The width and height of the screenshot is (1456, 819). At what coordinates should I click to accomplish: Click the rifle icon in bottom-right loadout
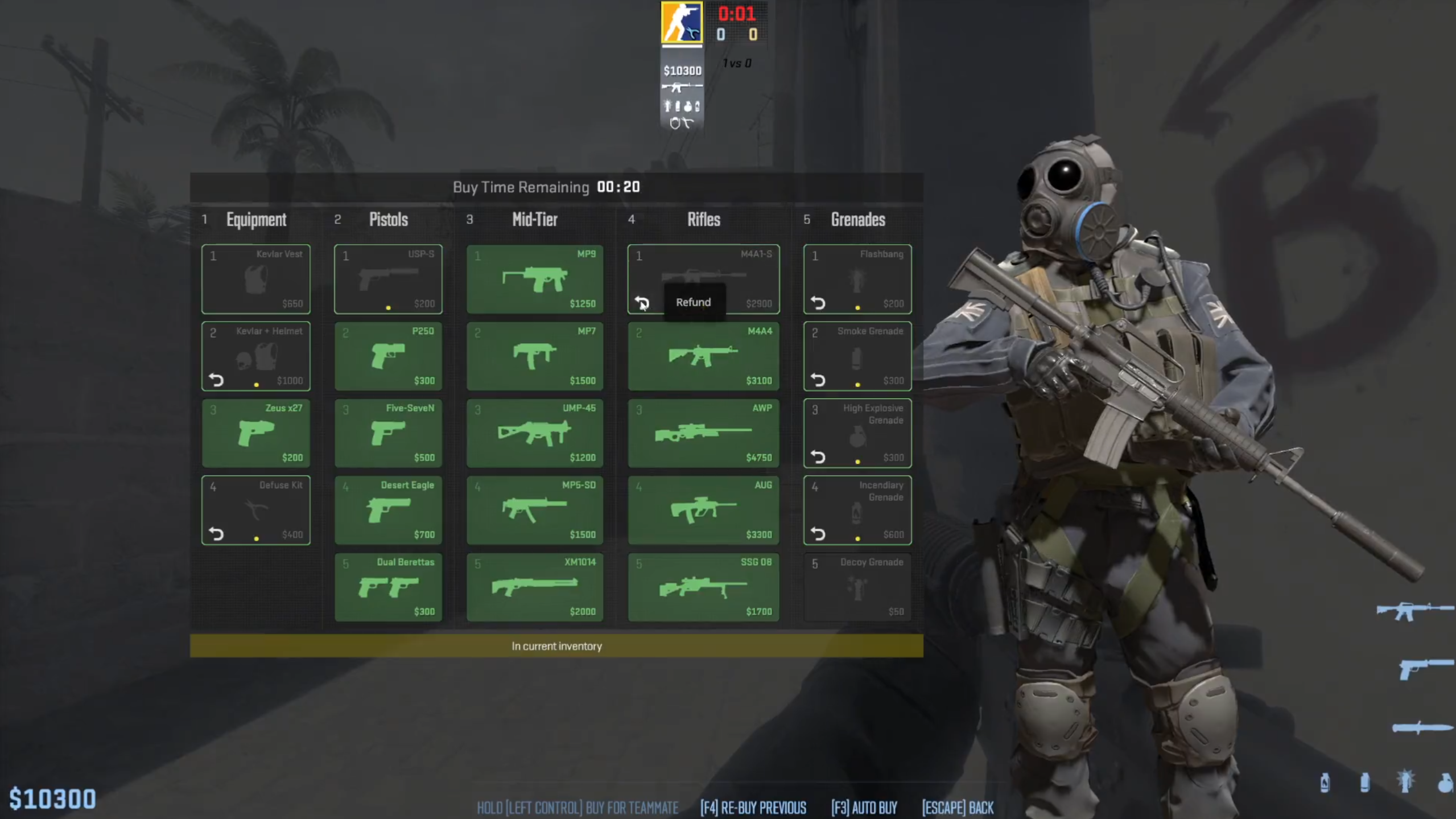1415,611
